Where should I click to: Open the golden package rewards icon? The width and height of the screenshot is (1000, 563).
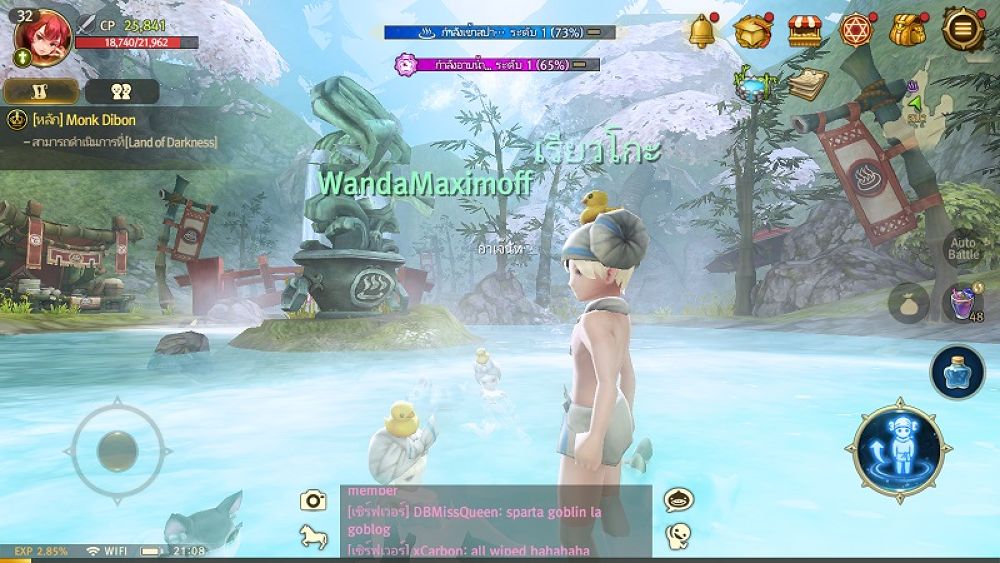(x=752, y=31)
